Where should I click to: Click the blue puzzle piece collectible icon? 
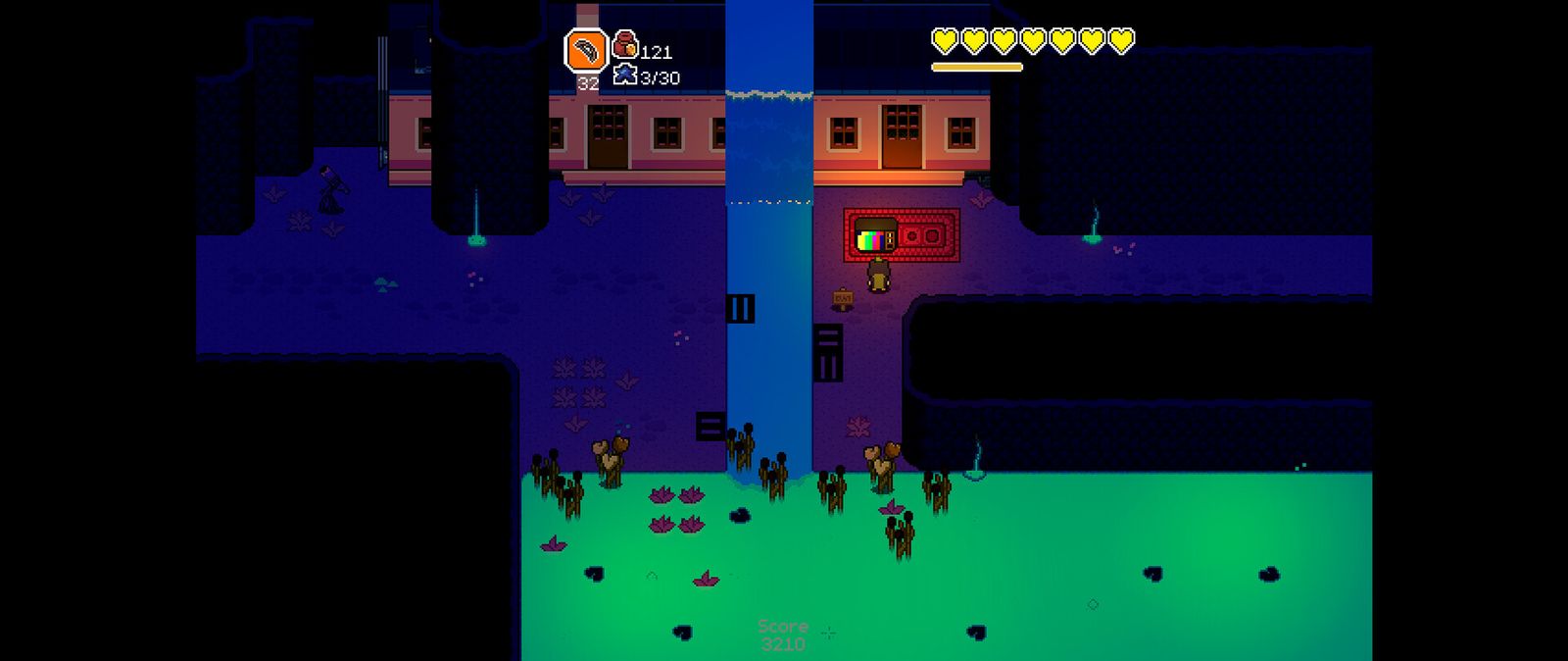pyautogui.click(x=624, y=75)
